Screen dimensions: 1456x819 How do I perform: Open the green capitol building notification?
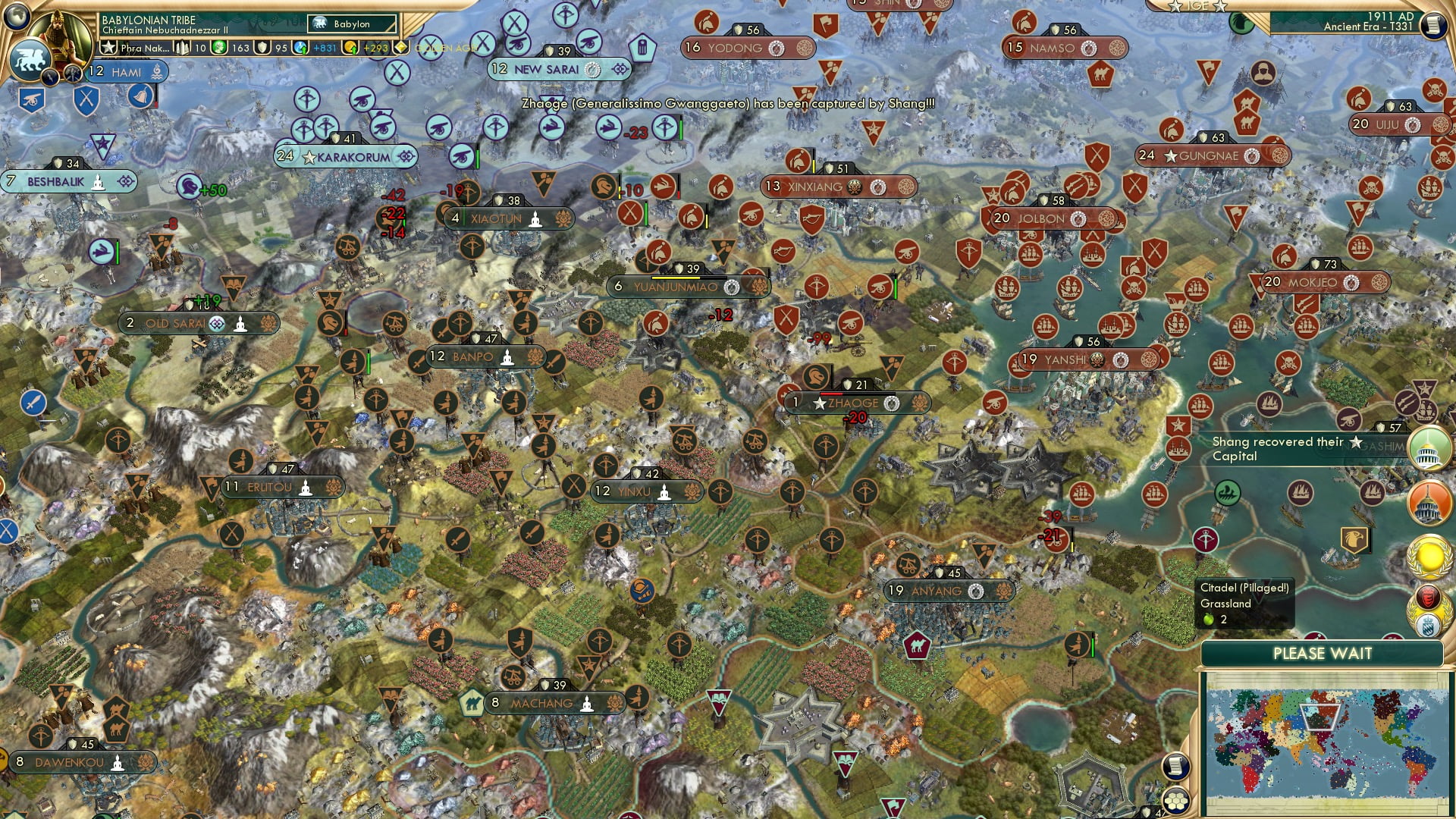pyautogui.click(x=1429, y=447)
